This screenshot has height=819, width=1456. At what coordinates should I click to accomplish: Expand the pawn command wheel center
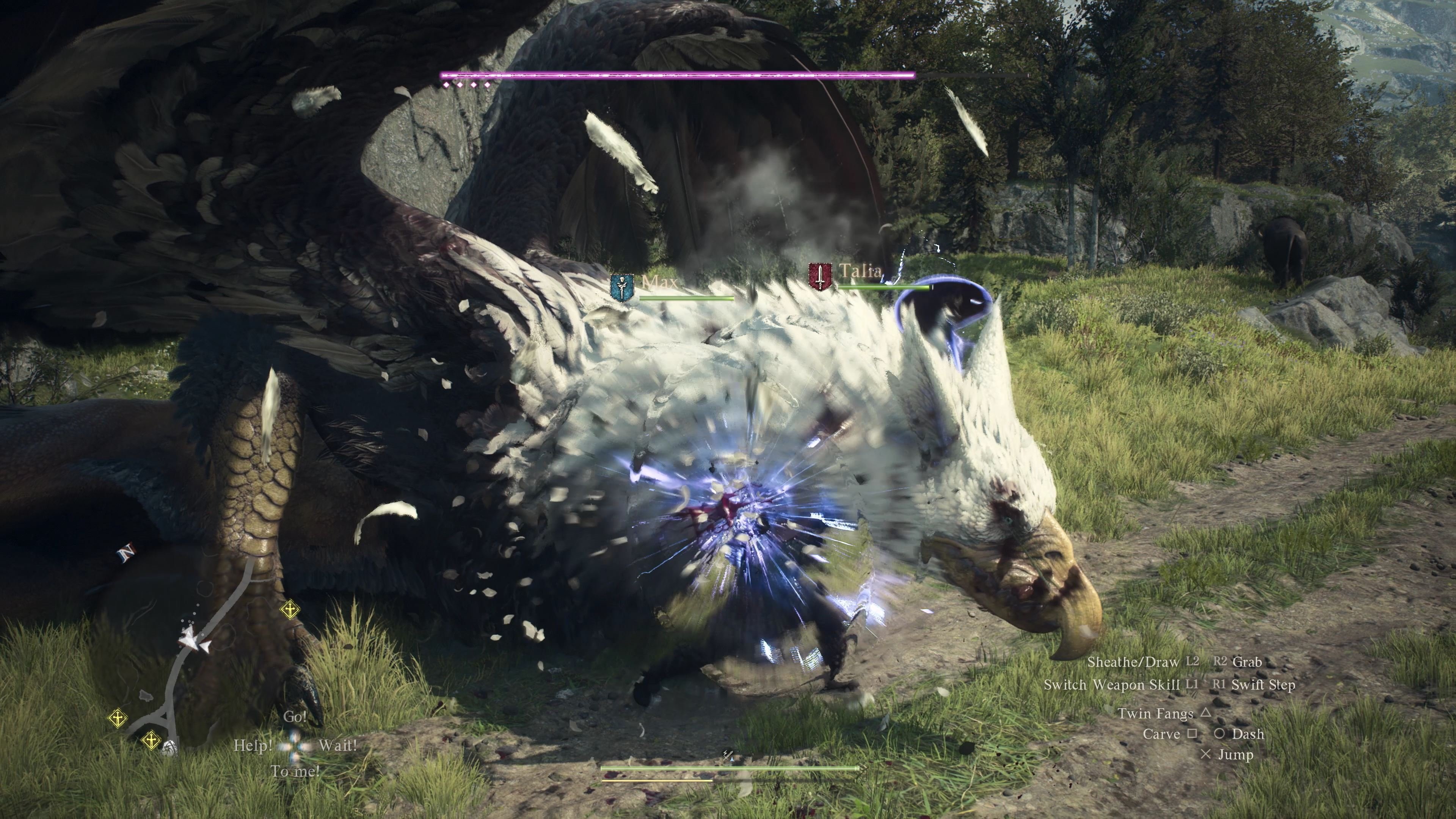point(295,747)
